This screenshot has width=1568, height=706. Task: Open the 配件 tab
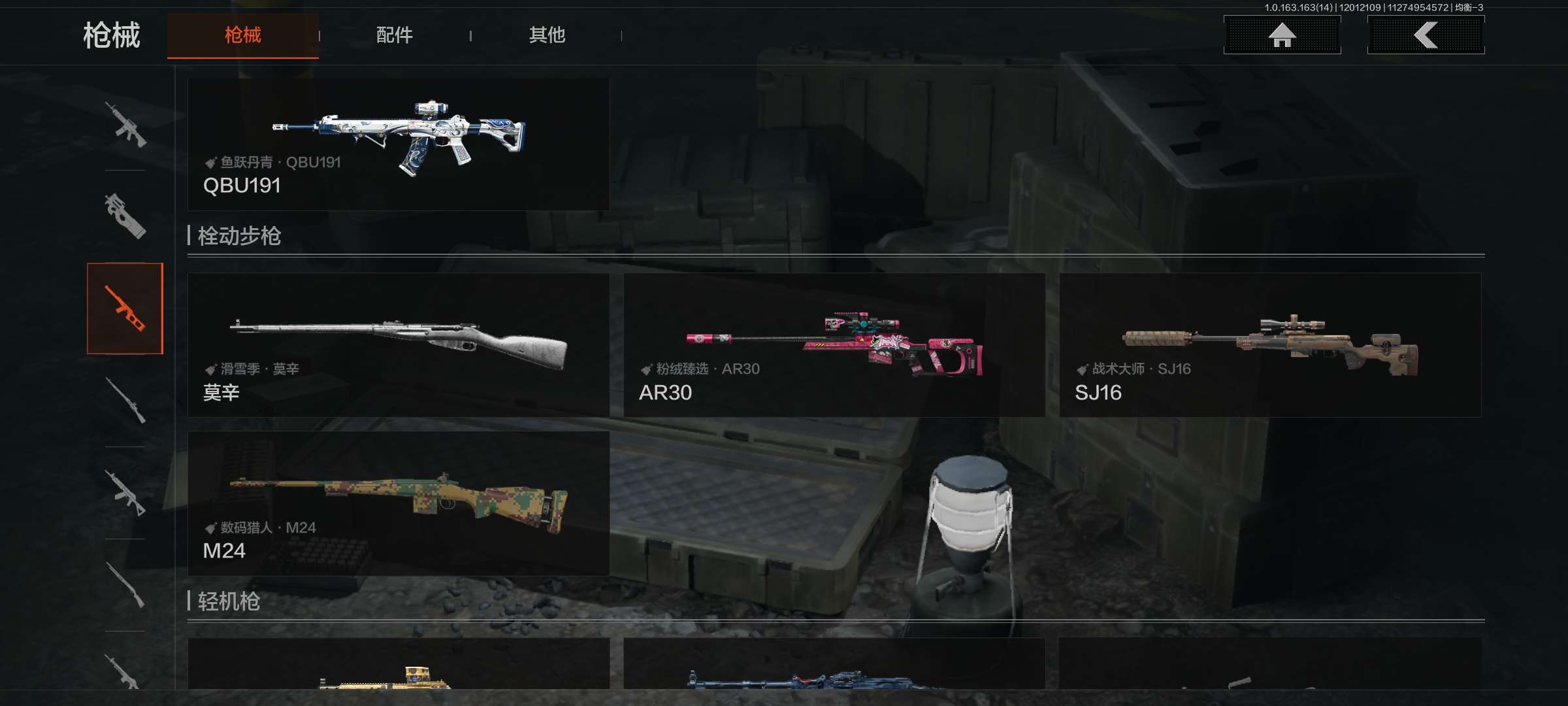[x=394, y=35]
